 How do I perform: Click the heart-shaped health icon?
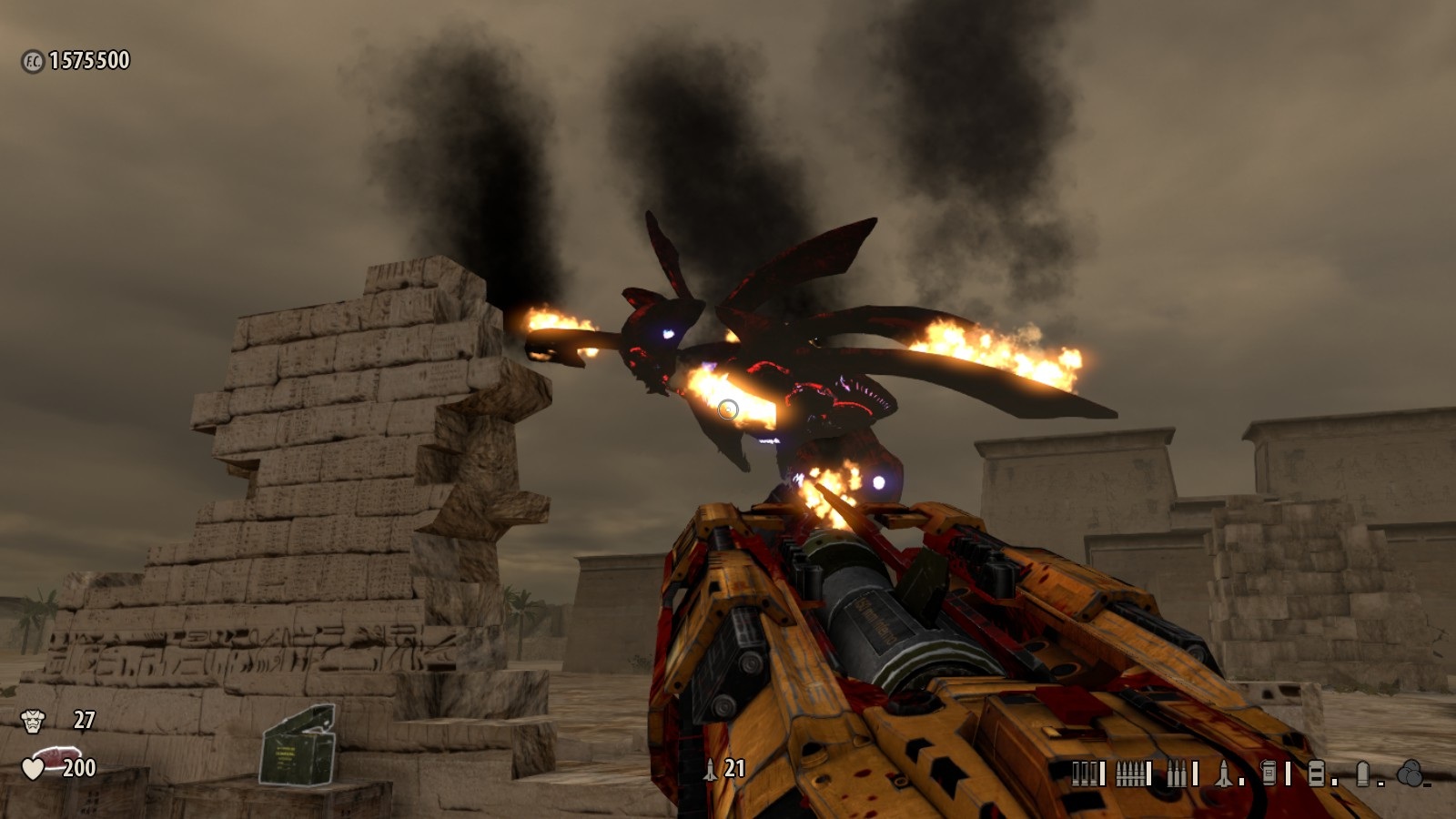(x=34, y=769)
